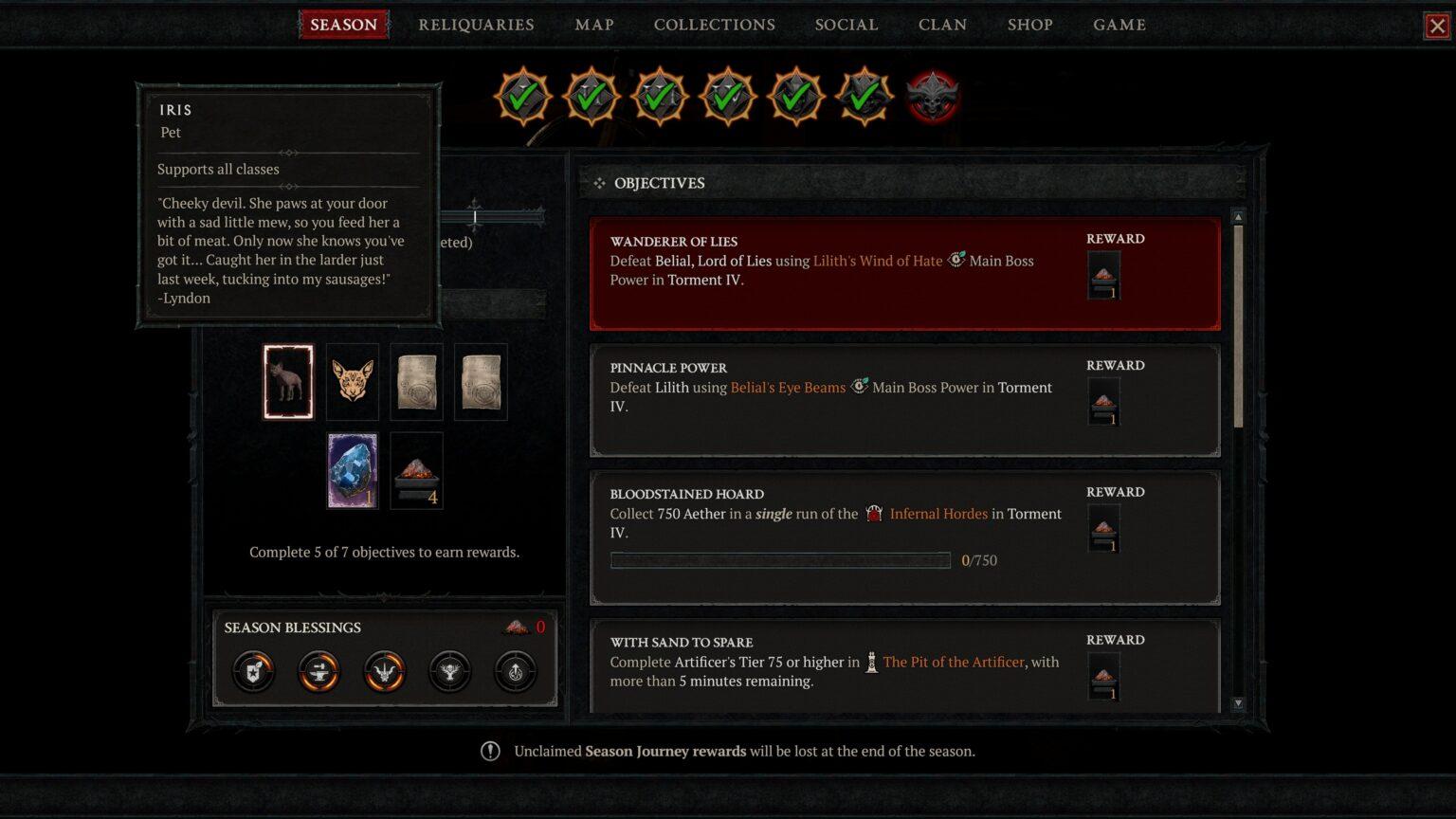The image size is (1456, 819).
Task: Click the final demon-head journey chapter seal
Action: point(932,98)
